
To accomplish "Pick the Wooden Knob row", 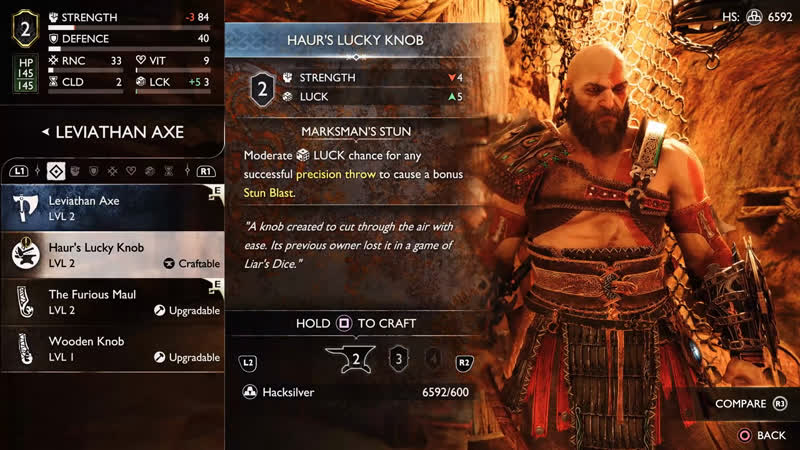I will point(112,349).
